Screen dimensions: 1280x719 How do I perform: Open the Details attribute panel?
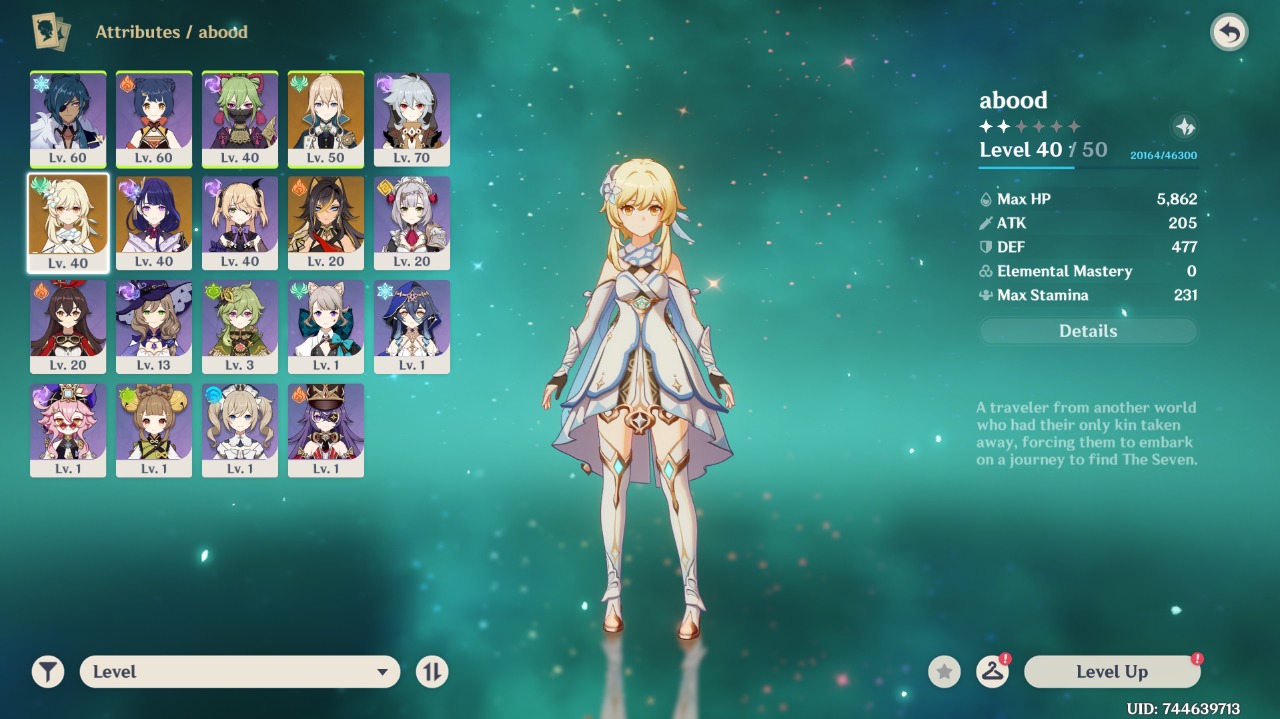pos(1088,331)
